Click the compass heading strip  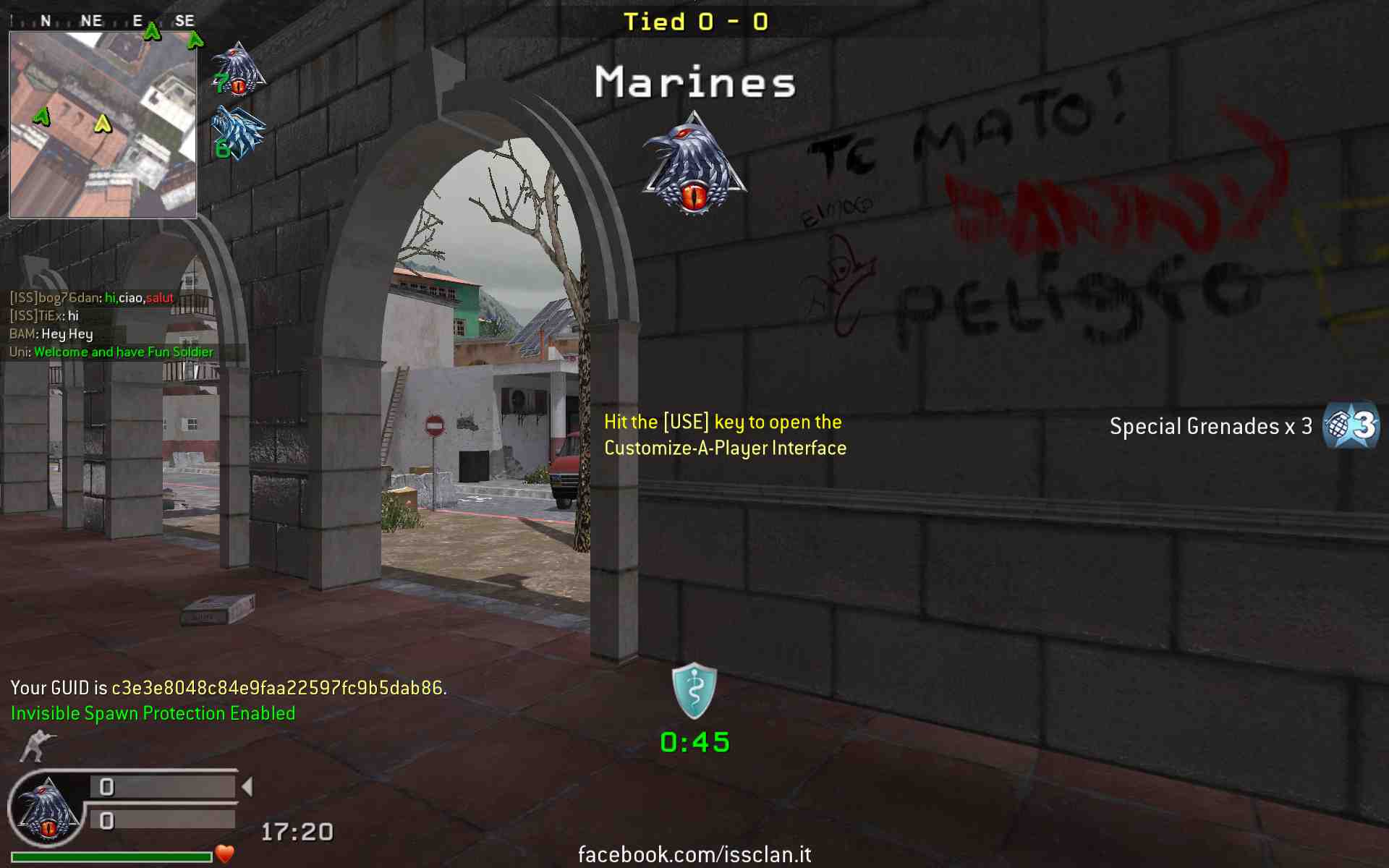click(x=103, y=21)
